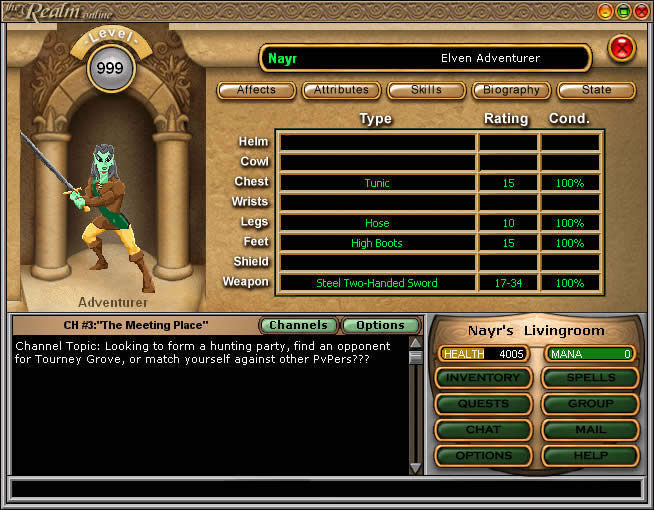Viewport: 654px width, 510px height.
Task: Show the Help screen
Action: pos(590,456)
